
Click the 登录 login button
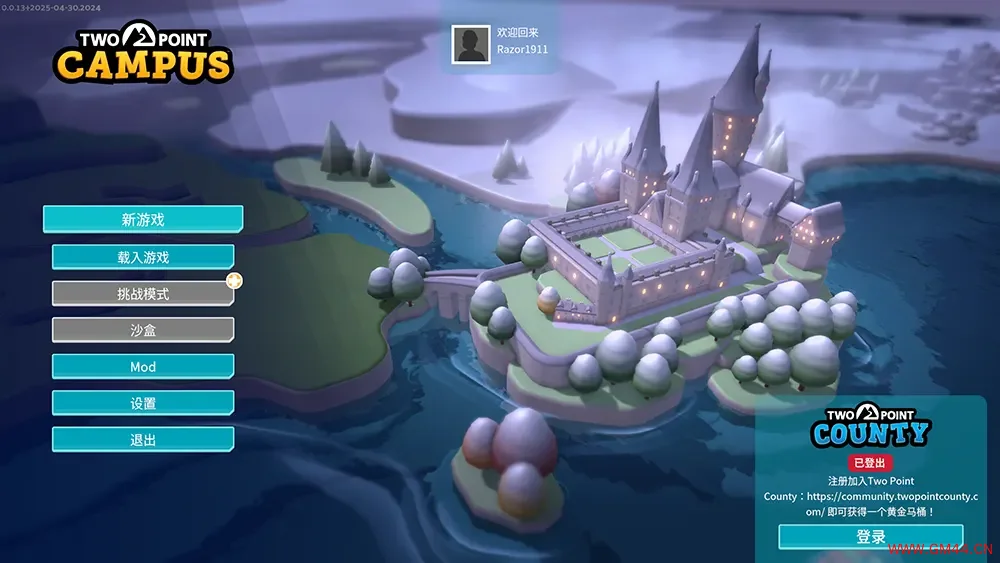871,537
